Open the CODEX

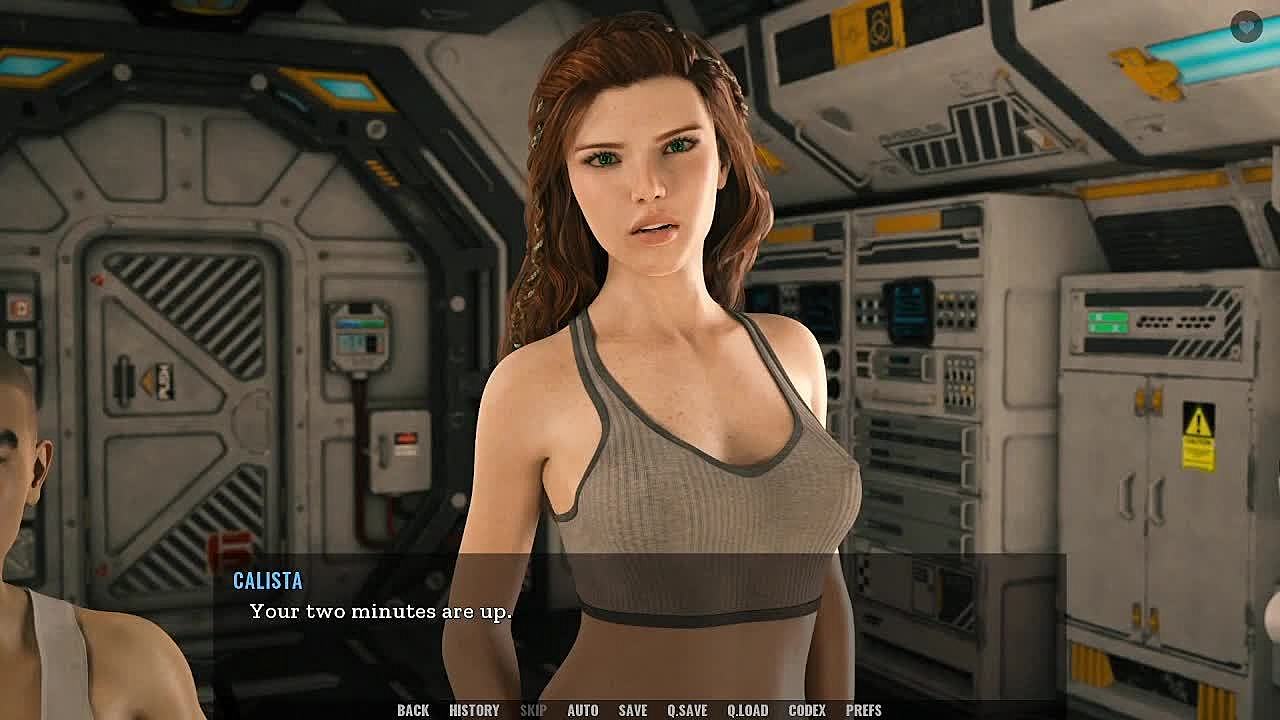(807, 710)
